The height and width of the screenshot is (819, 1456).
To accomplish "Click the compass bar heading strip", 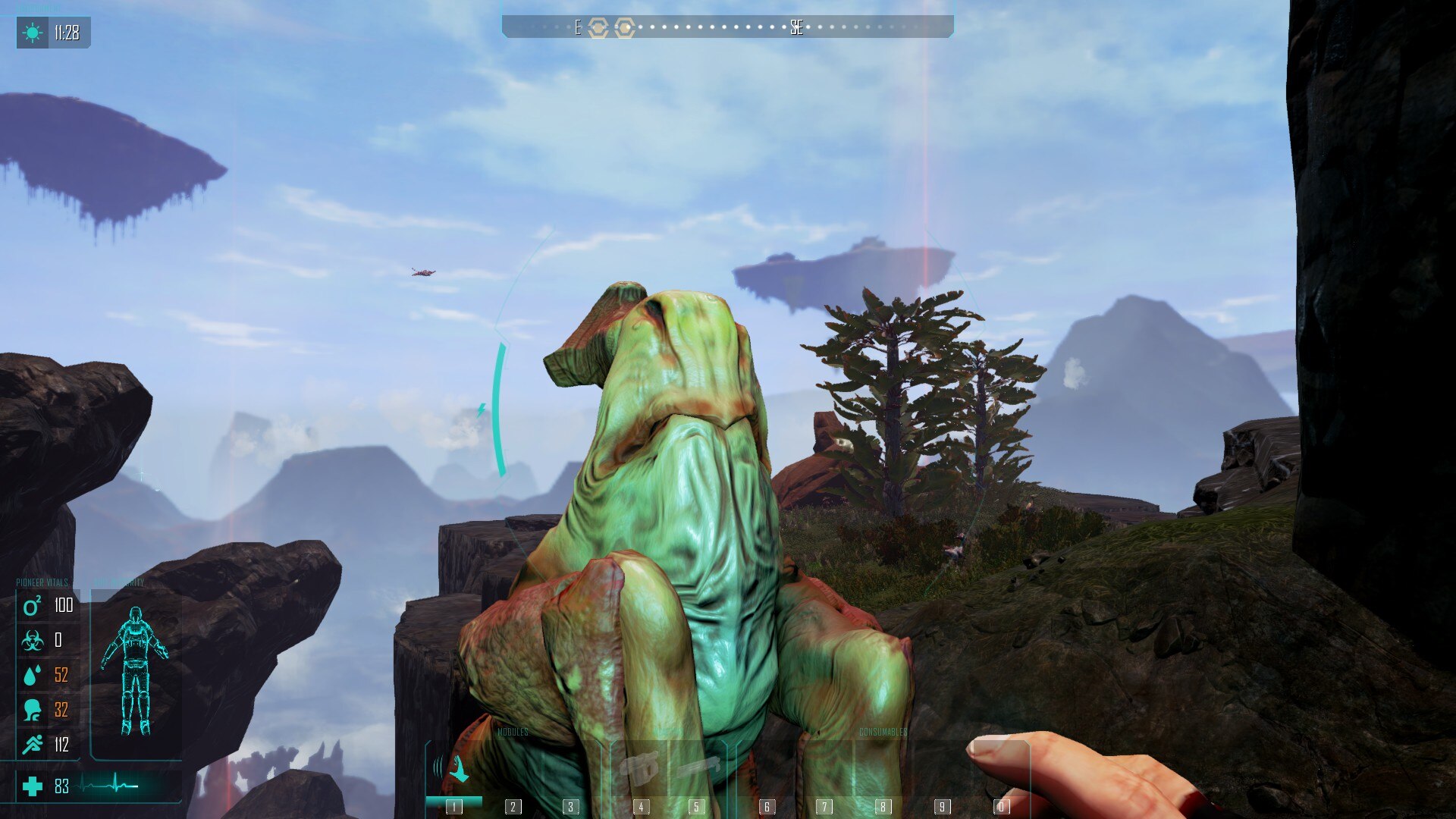I will tap(727, 27).
